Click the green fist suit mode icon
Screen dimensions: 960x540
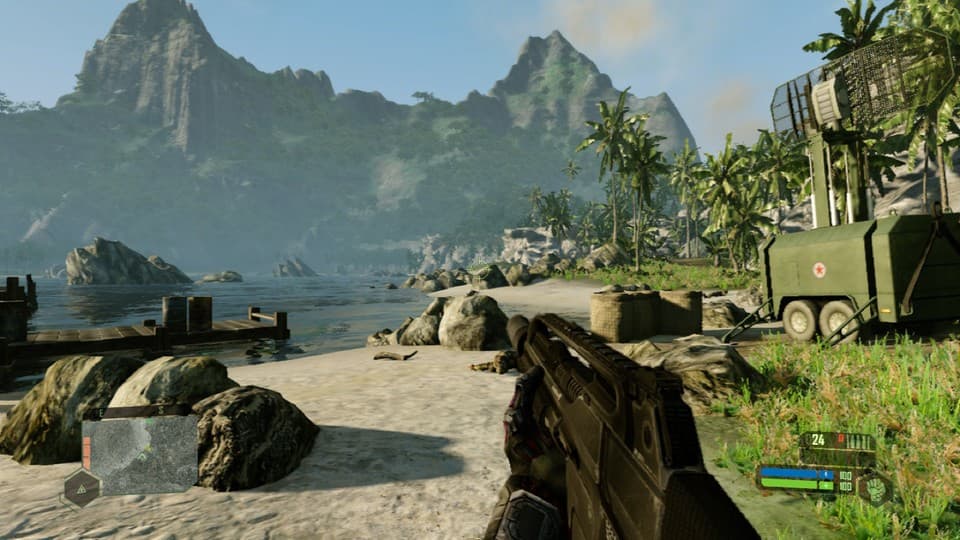(x=874, y=488)
